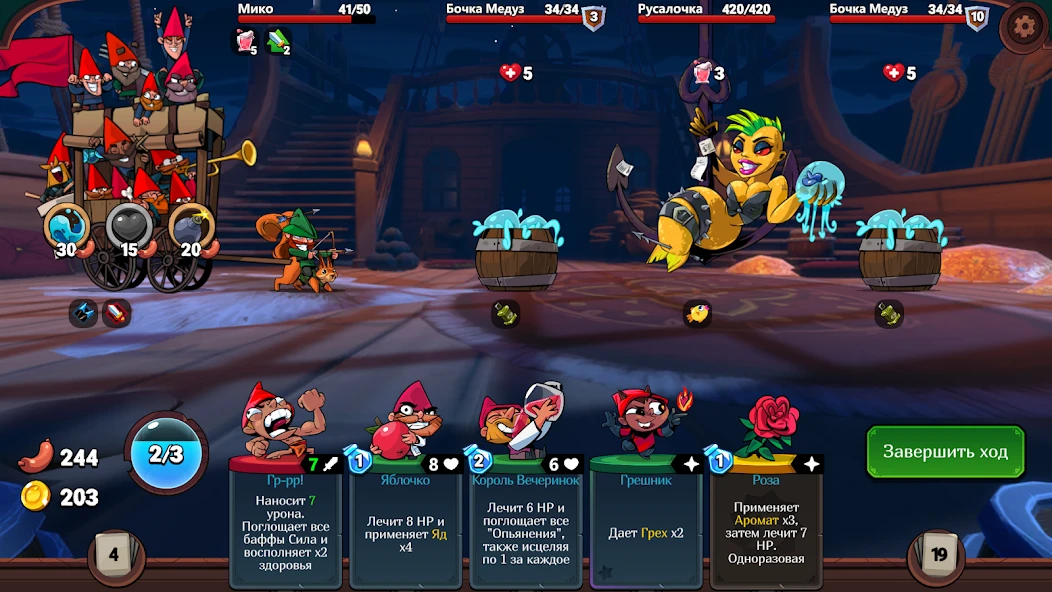
Task: Open the draw pile showing 4 cards
Action: tap(113, 554)
